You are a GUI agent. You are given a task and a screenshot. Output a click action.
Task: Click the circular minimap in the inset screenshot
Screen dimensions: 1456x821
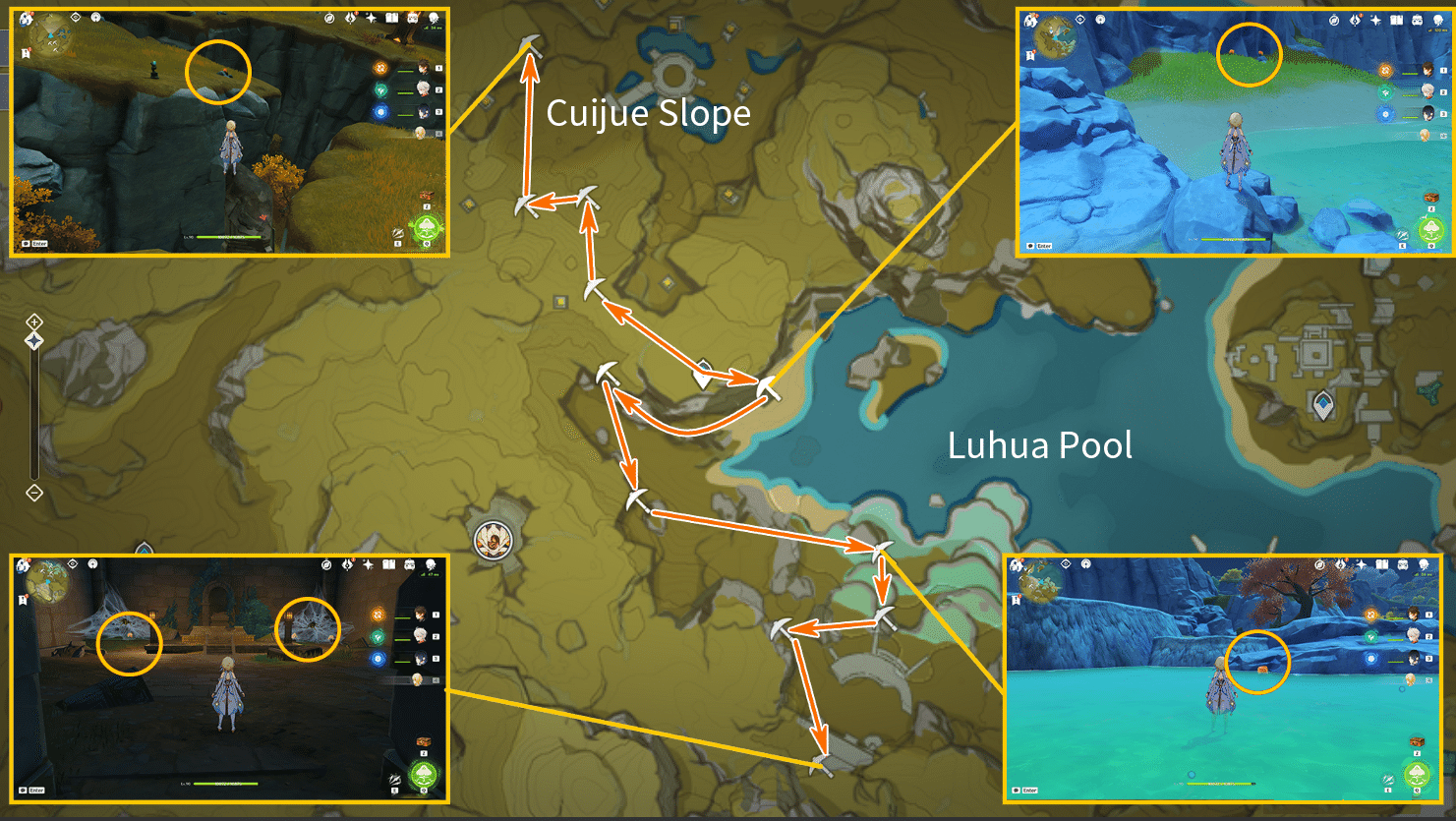coord(49,33)
